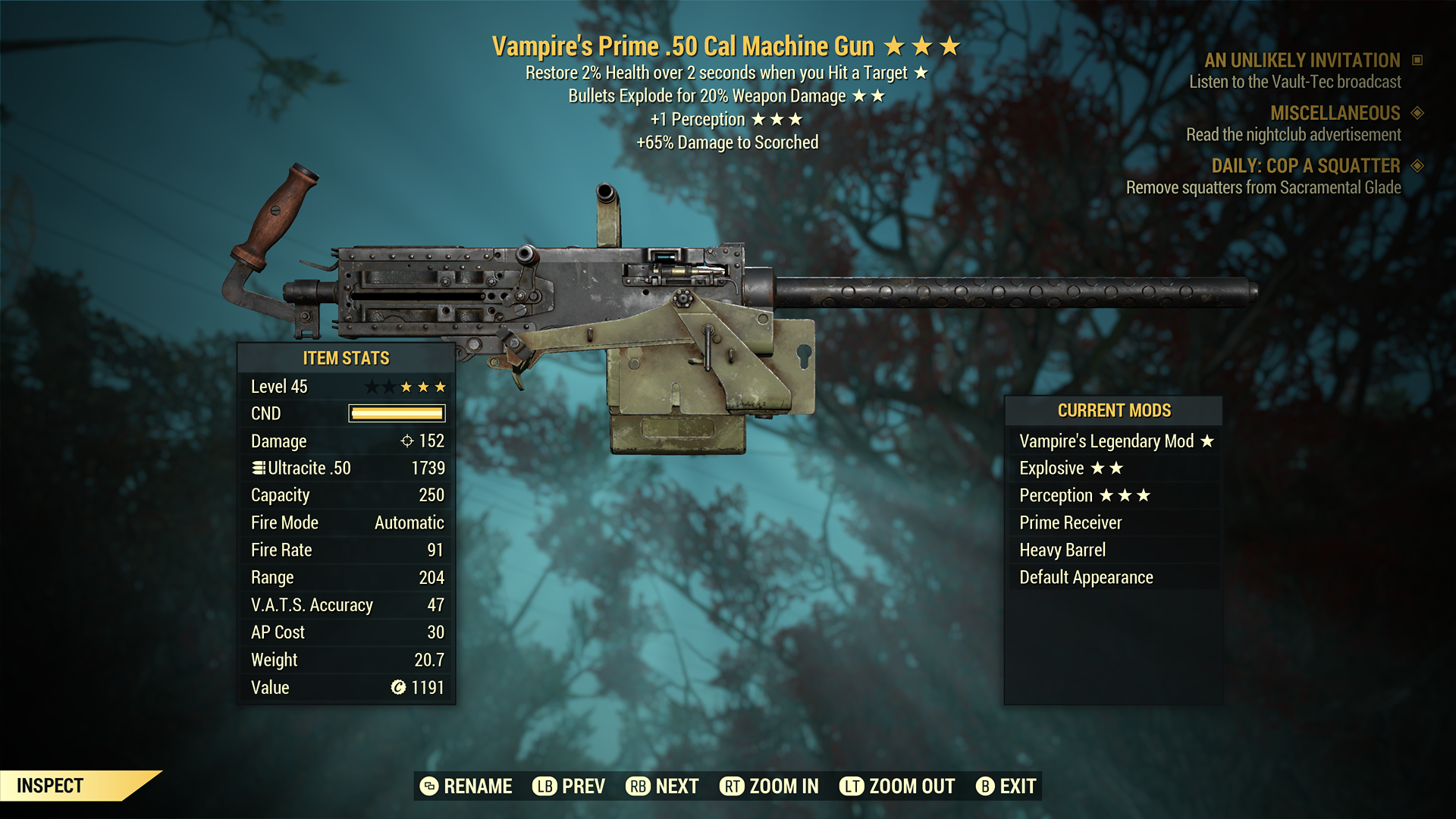Click the third star in the weapon title
1456x819 pixels.
949,45
